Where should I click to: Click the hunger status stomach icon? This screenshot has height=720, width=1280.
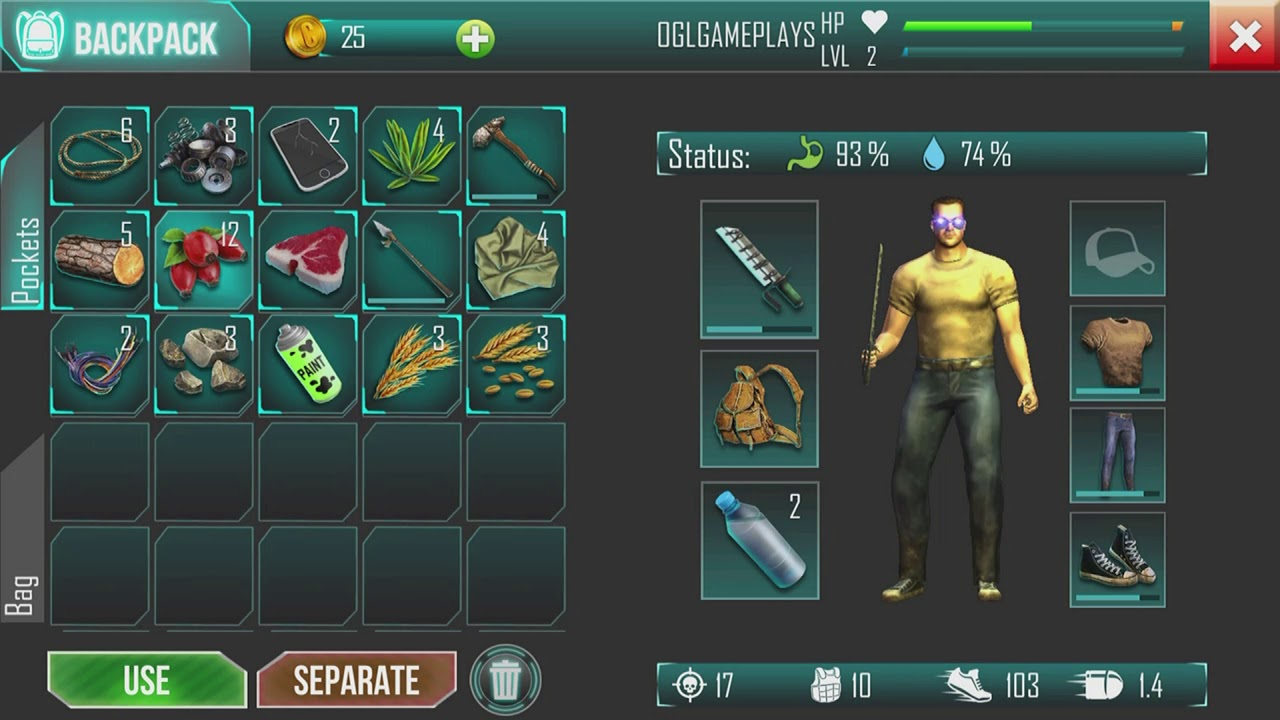coord(806,154)
